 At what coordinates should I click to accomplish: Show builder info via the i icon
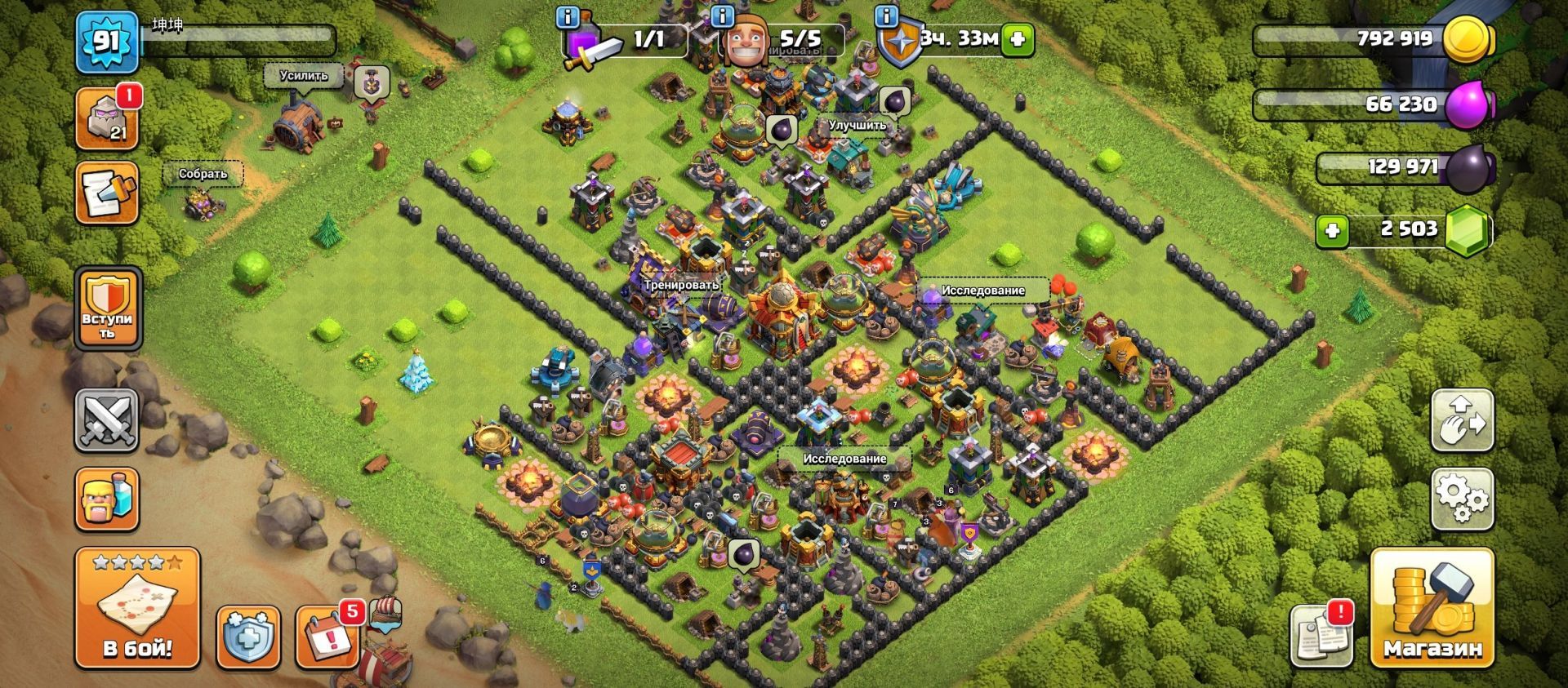point(722,16)
